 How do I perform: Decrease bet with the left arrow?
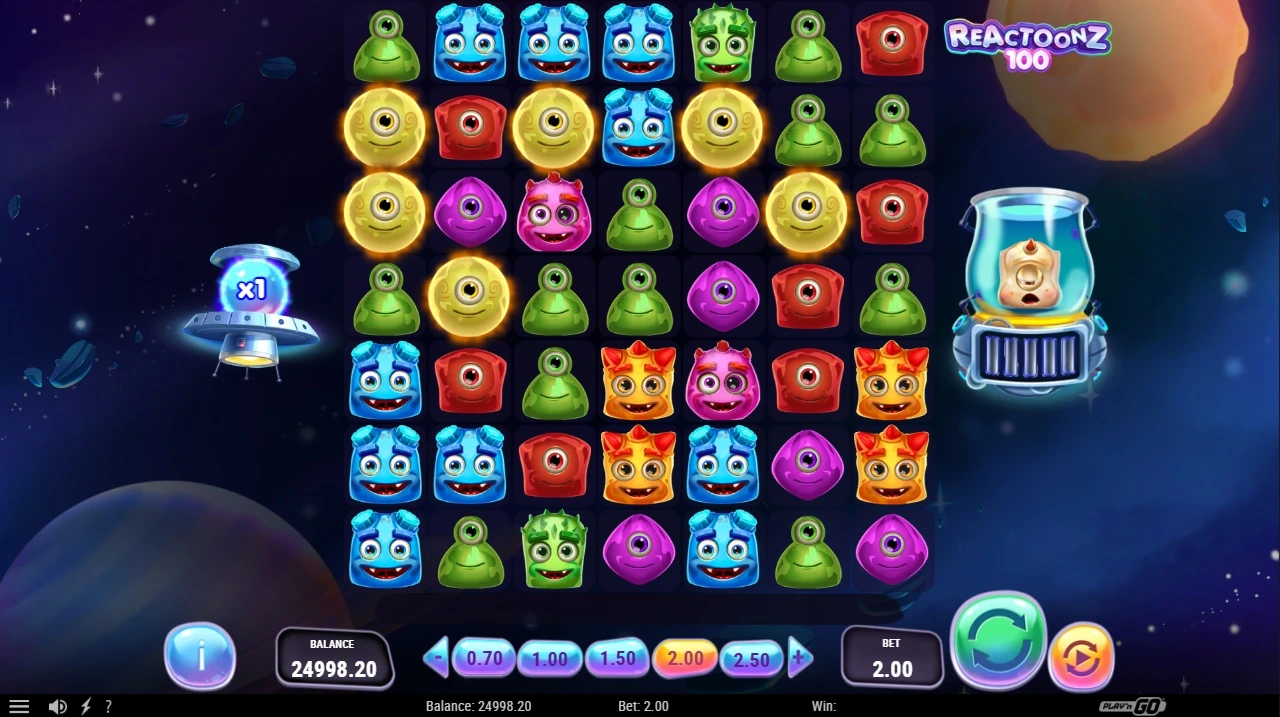[436, 658]
